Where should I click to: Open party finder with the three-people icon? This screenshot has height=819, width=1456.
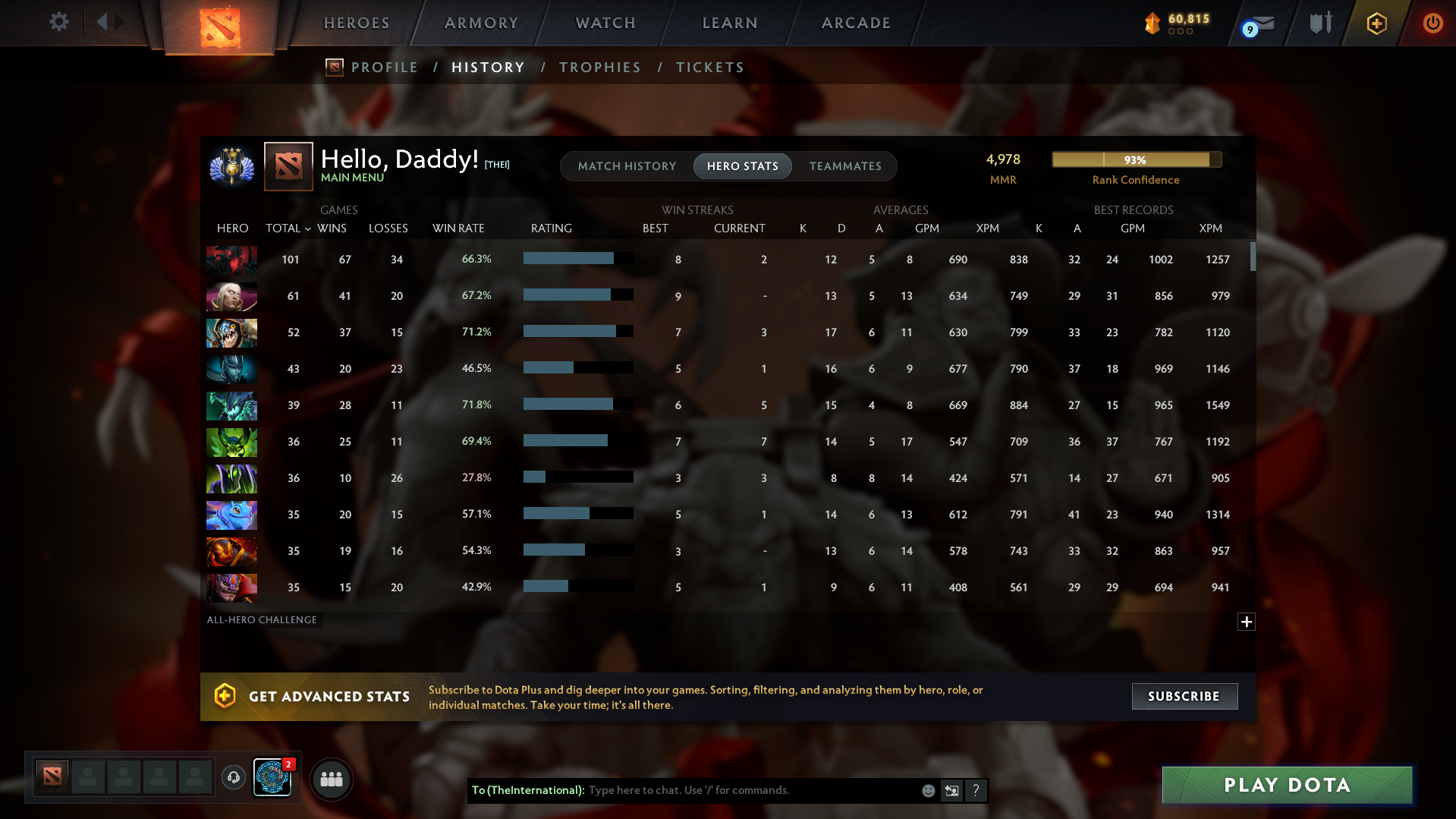332,778
